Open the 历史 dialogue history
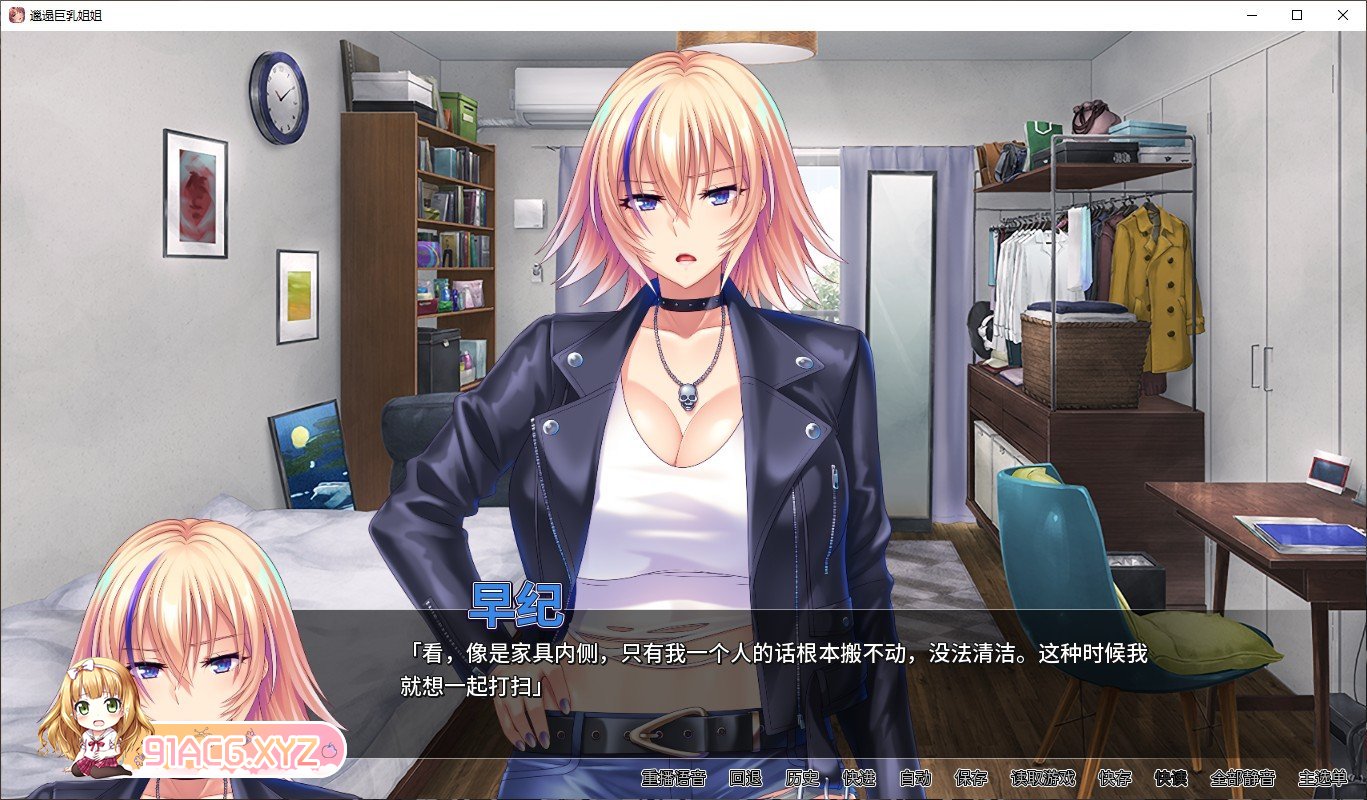Image resolution: width=1367 pixels, height=800 pixels. [802, 778]
